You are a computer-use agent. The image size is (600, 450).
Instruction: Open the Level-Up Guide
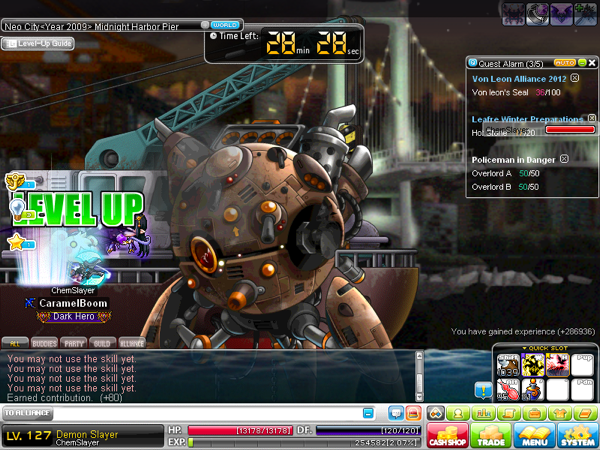point(38,43)
